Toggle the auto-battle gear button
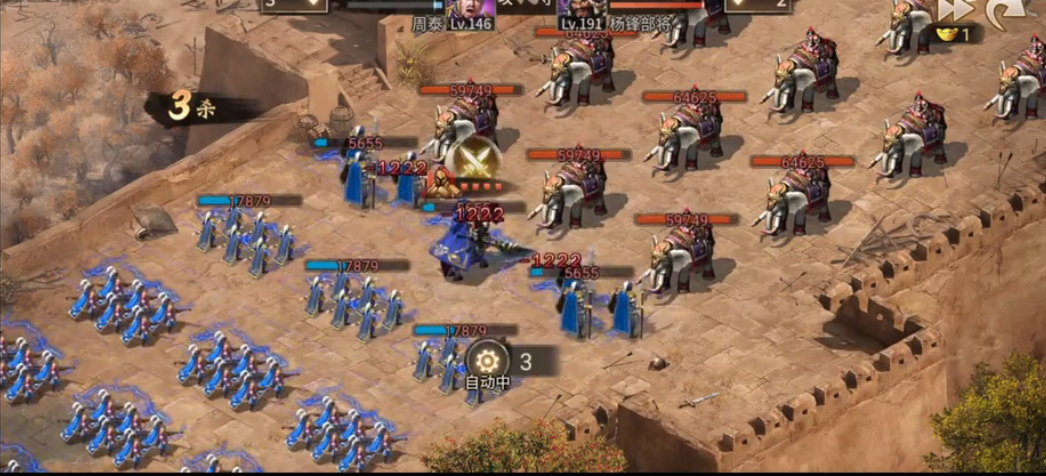1046x476 pixels. pos(487,359)
